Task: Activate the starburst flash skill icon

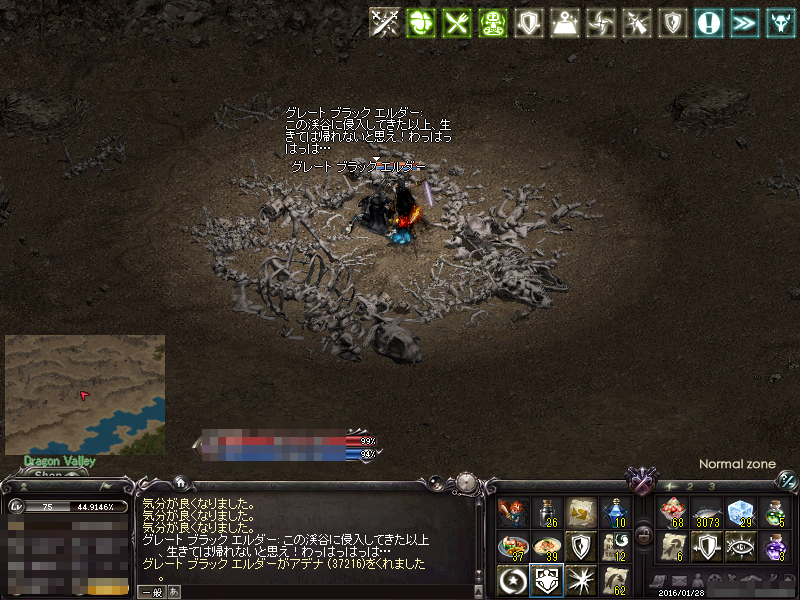Action: [x=580, y=579]
